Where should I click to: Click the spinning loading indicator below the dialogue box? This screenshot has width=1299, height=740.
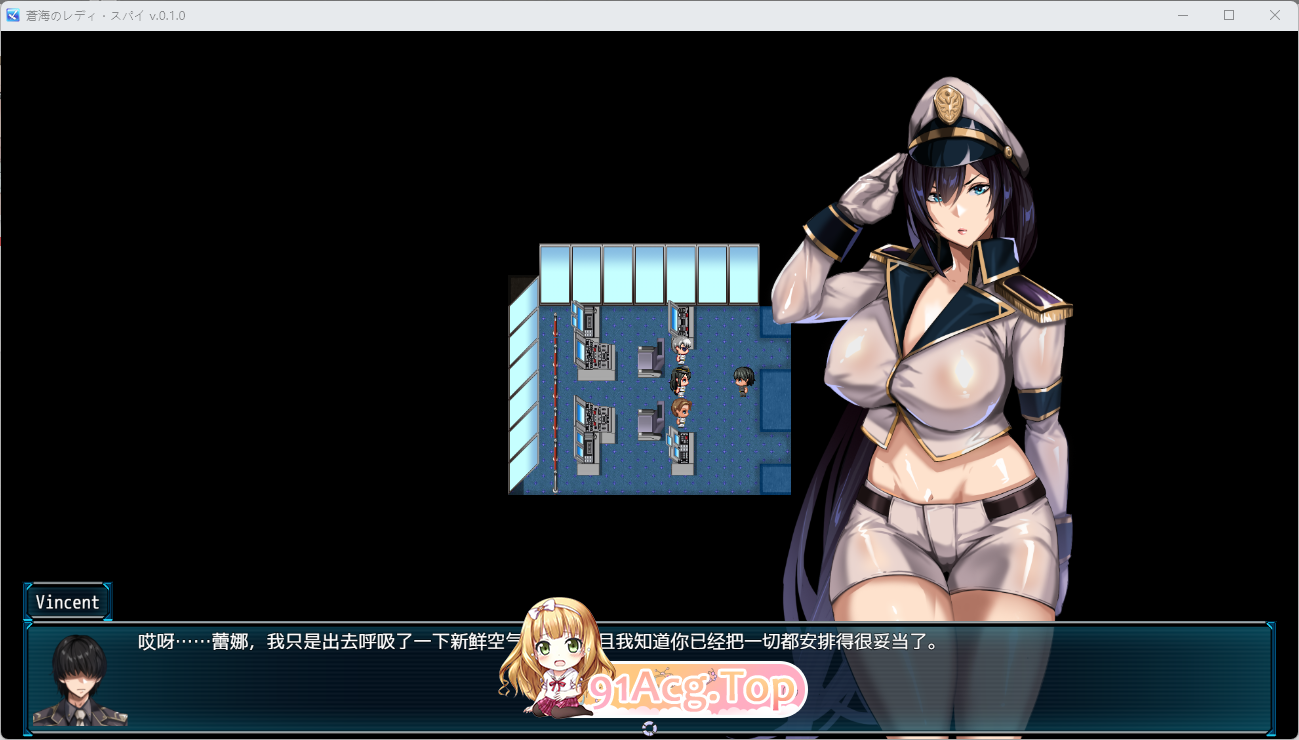[650, 729]
